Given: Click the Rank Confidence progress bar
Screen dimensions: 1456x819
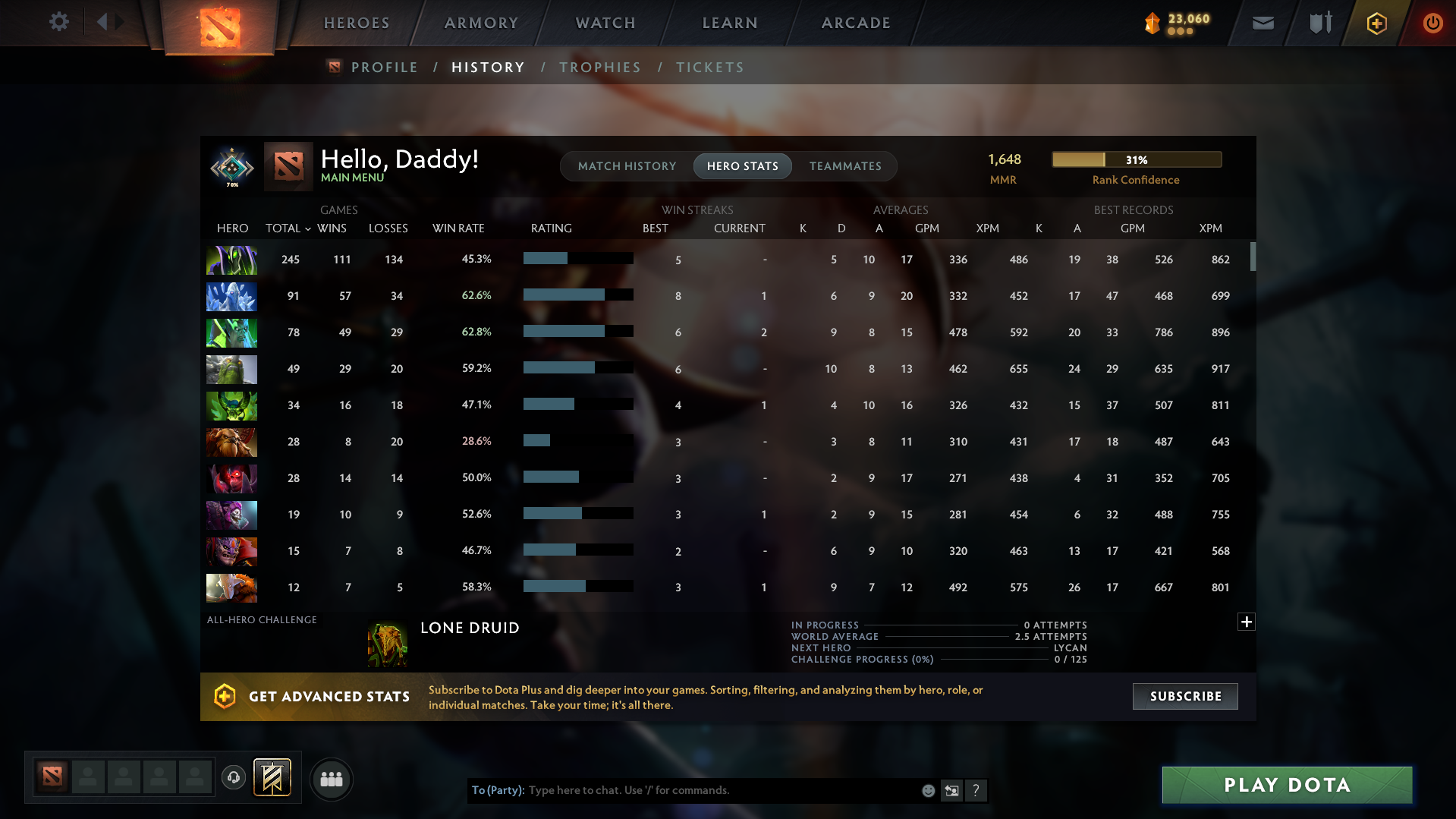Looking at the screenshot, I should coord(1136,159).
